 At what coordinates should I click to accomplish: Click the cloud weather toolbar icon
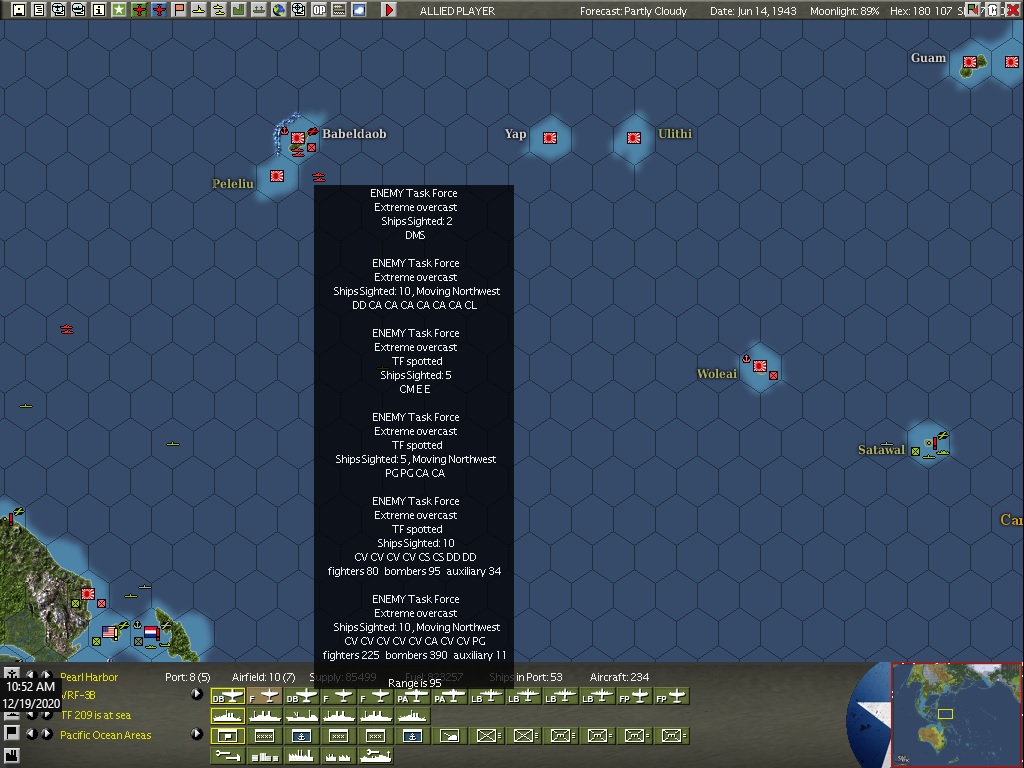[358, 10]
